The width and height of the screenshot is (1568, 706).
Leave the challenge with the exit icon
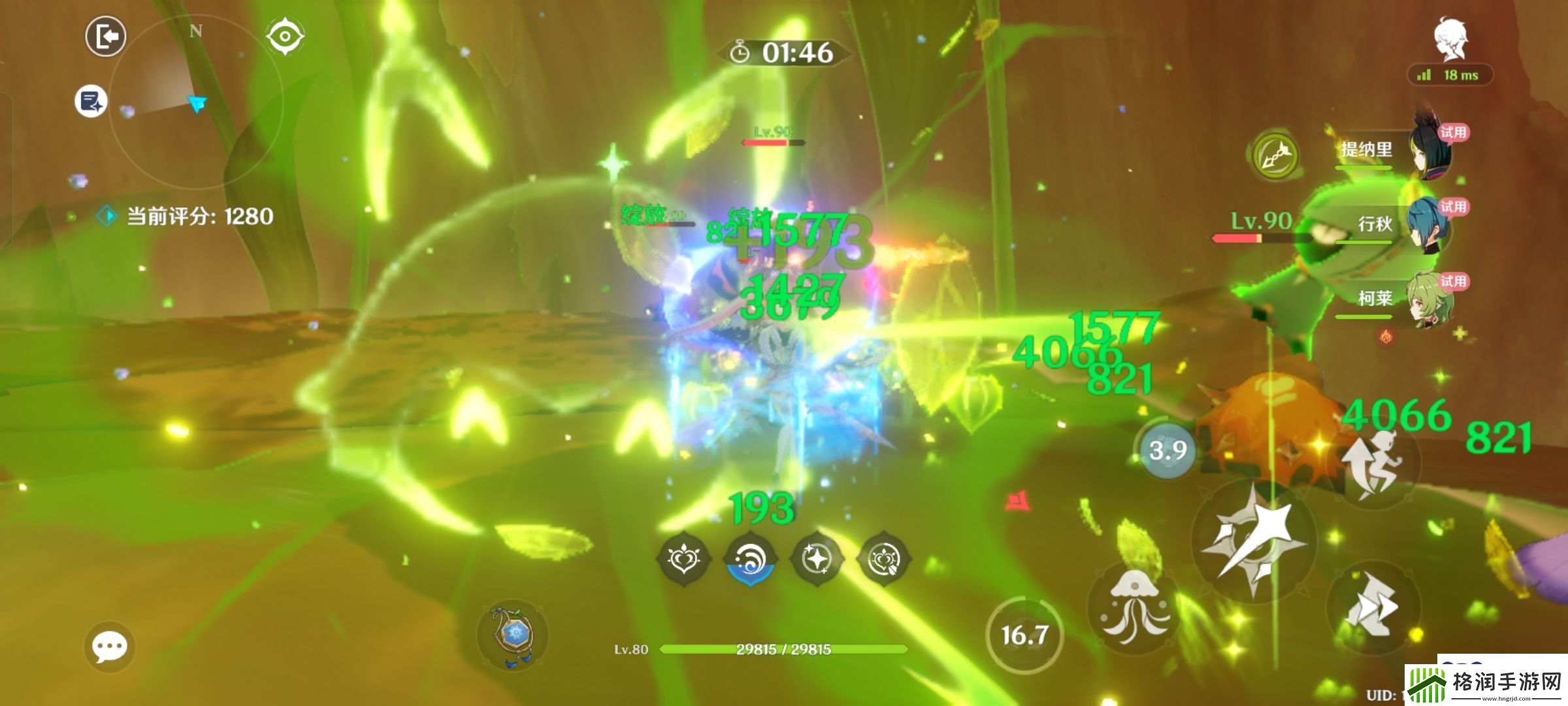pyautogui.click(x=106, y=37)
